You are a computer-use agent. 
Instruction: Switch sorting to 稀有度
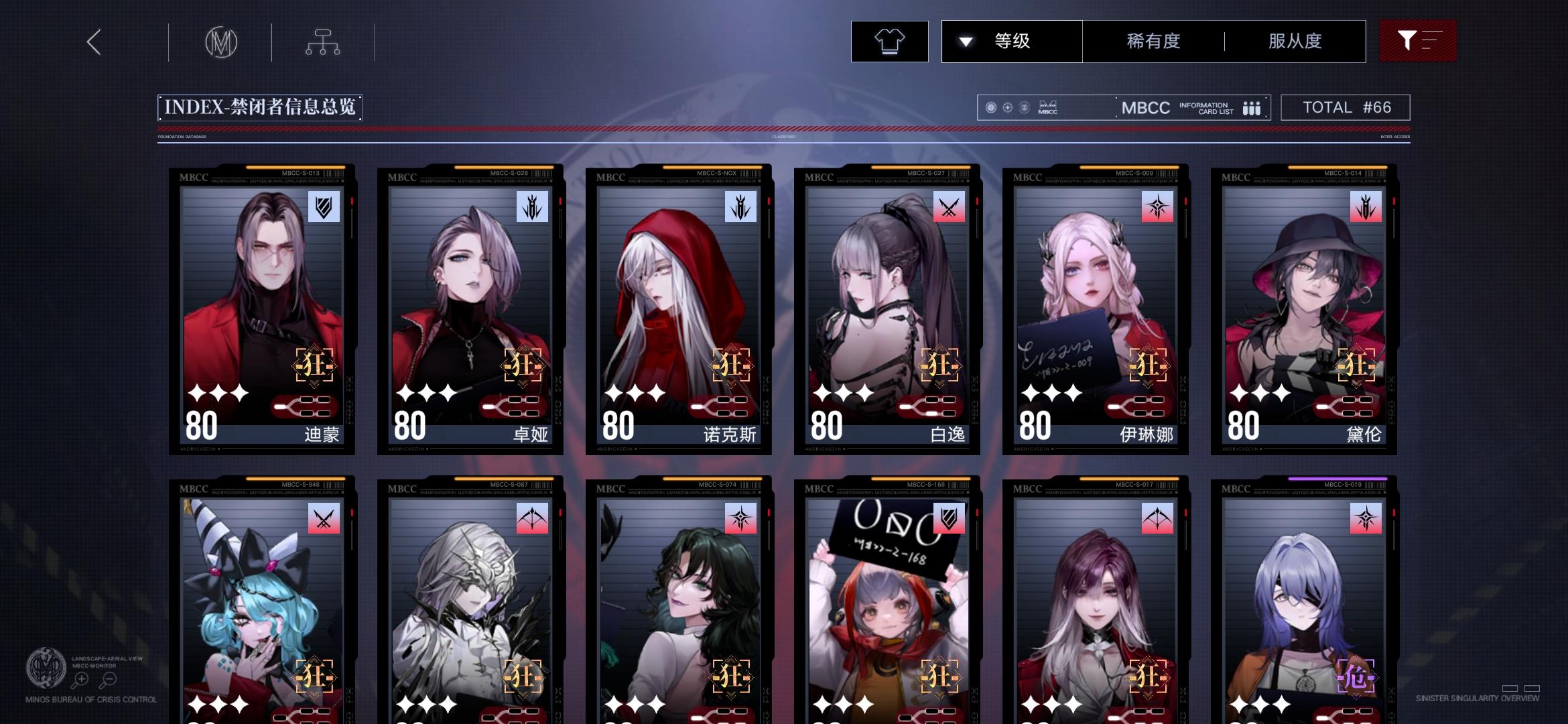(x=1153, y=41)
